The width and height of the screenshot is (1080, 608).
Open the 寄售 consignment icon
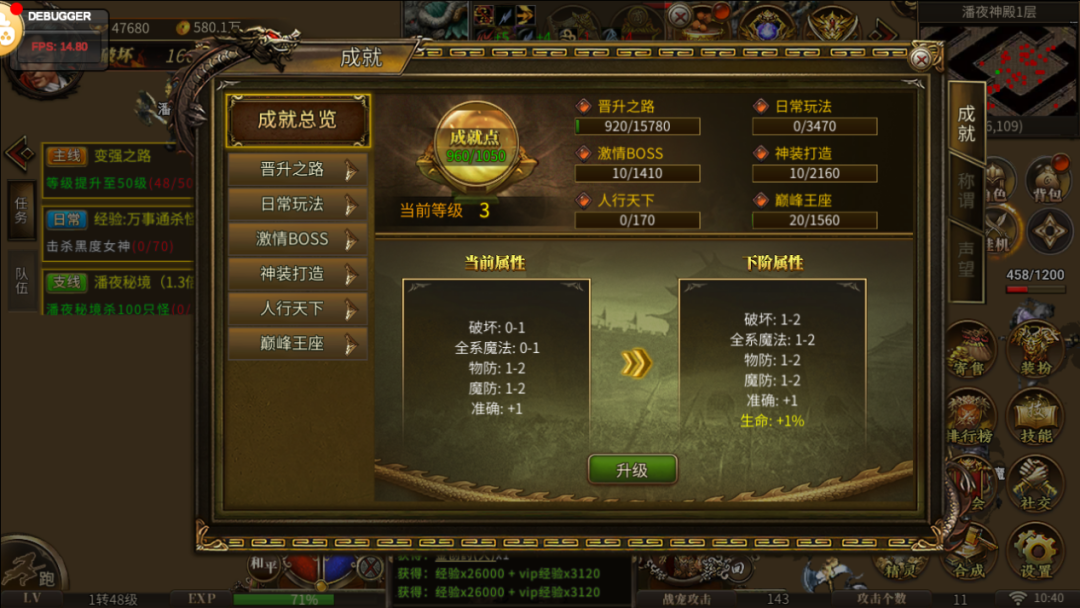pyautogui.click(x=968, y=350)
